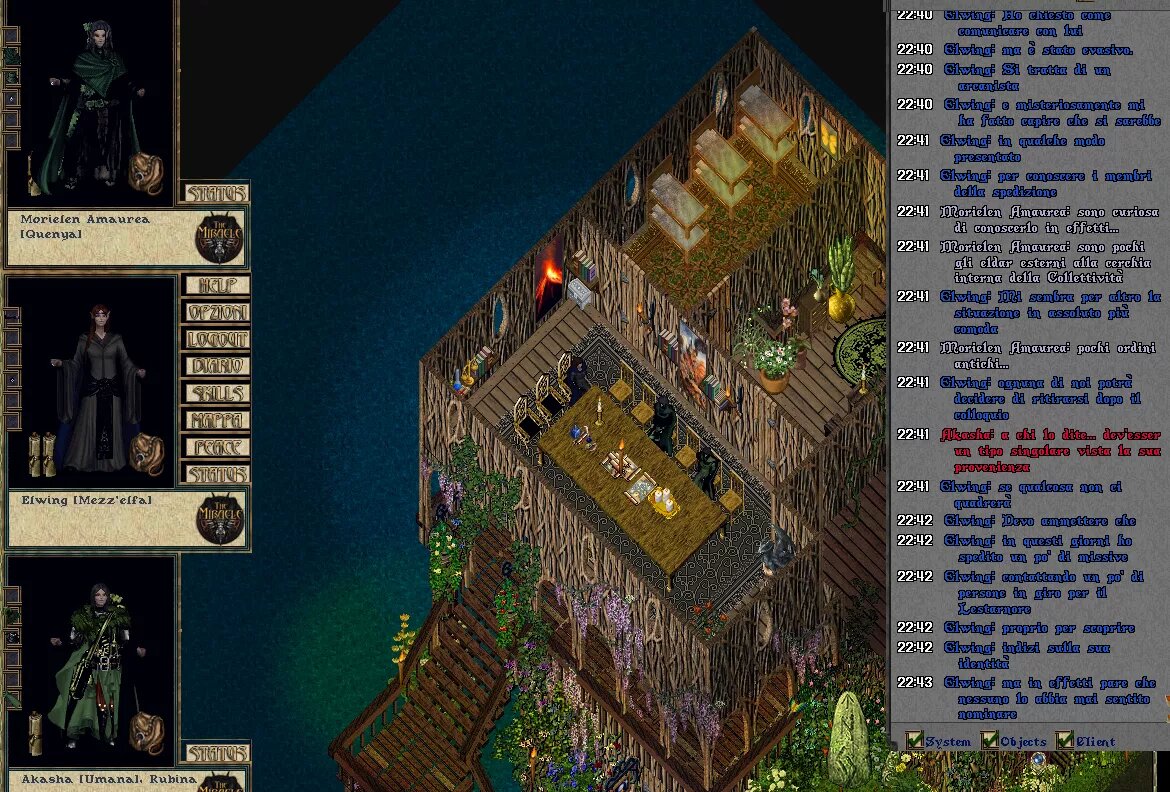The width and height of the screenshot is (1170, 792).
Task: Open Morielen Amaurea's backpack icon
Action: [147, 174]
